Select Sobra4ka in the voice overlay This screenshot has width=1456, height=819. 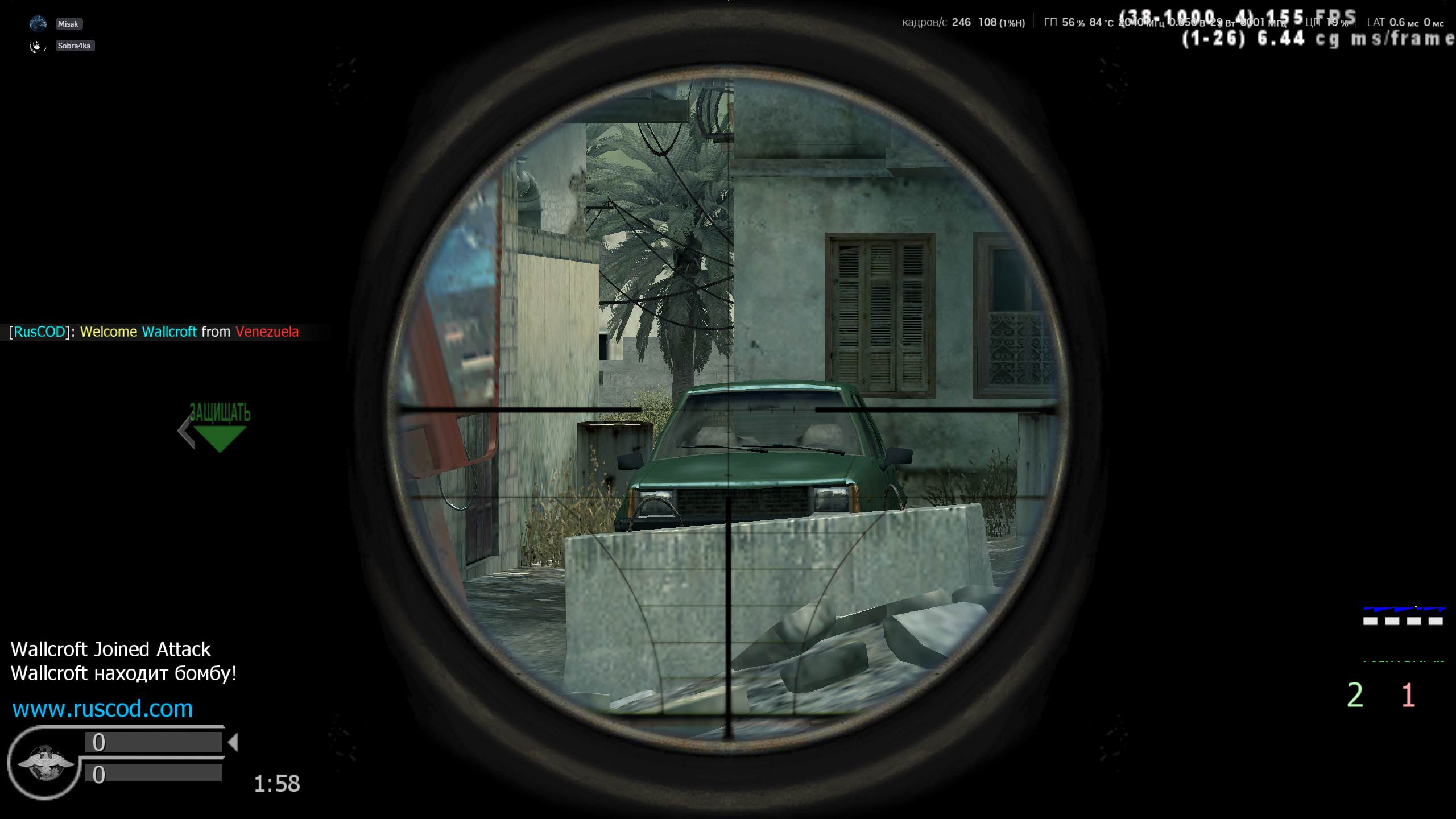[74, 46]
